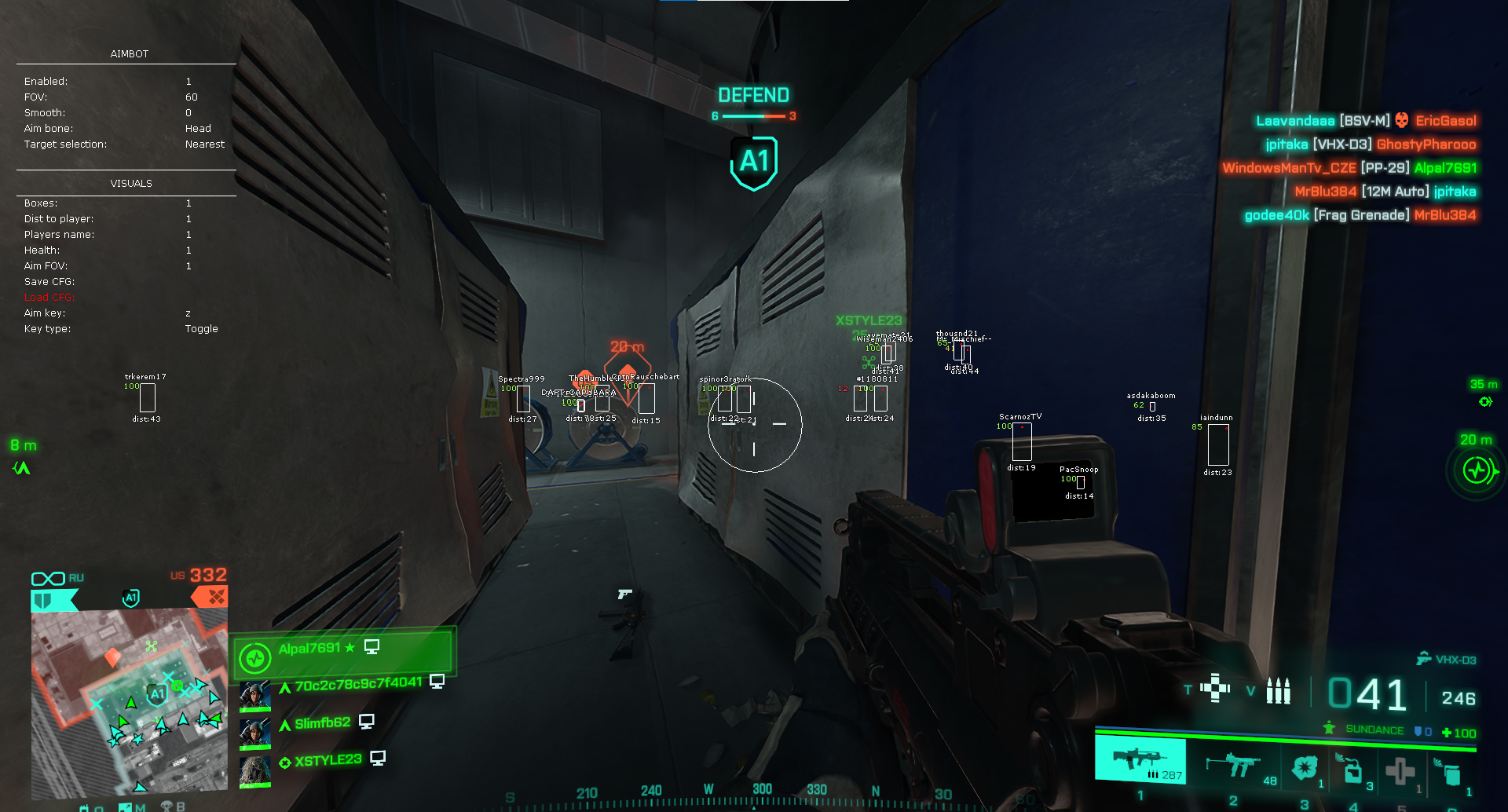This screenshot has width=1508, height=812.
Task: Choose the frag grenade slot
Action: 1305,767
